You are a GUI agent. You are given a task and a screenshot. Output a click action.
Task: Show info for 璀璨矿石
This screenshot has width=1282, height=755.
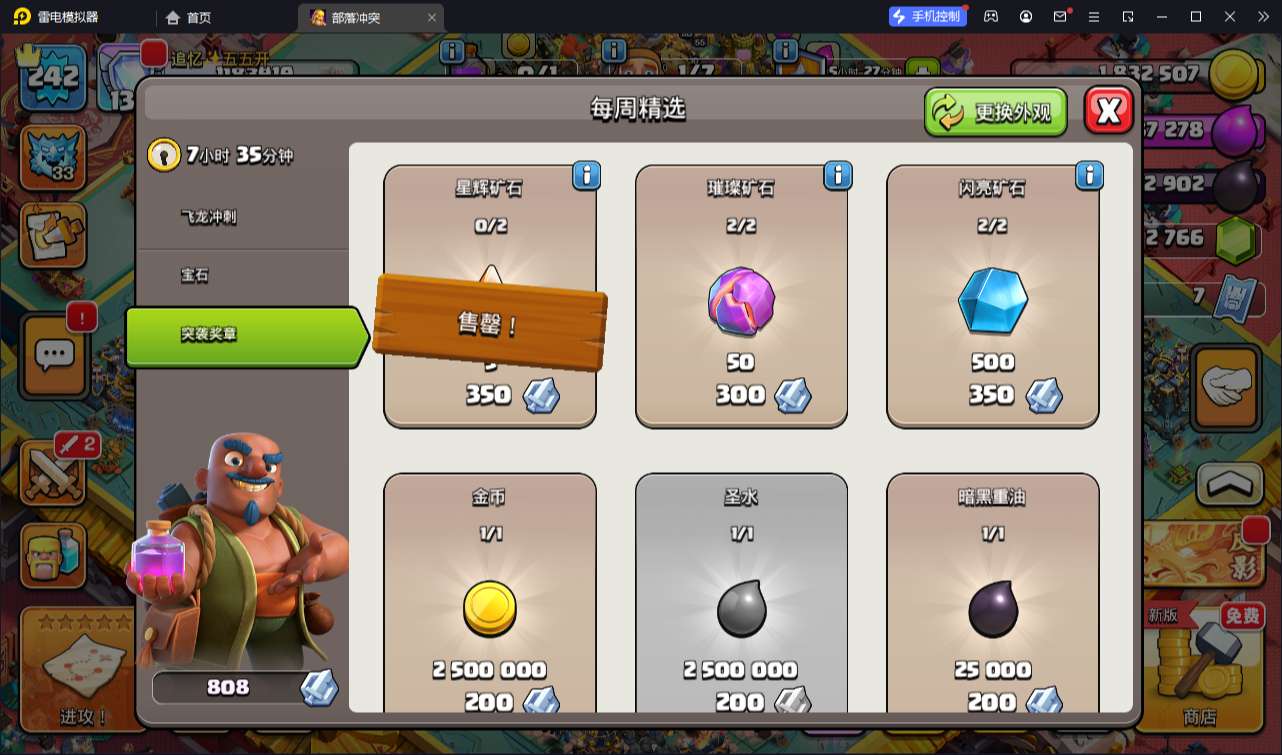pos(838,176)
